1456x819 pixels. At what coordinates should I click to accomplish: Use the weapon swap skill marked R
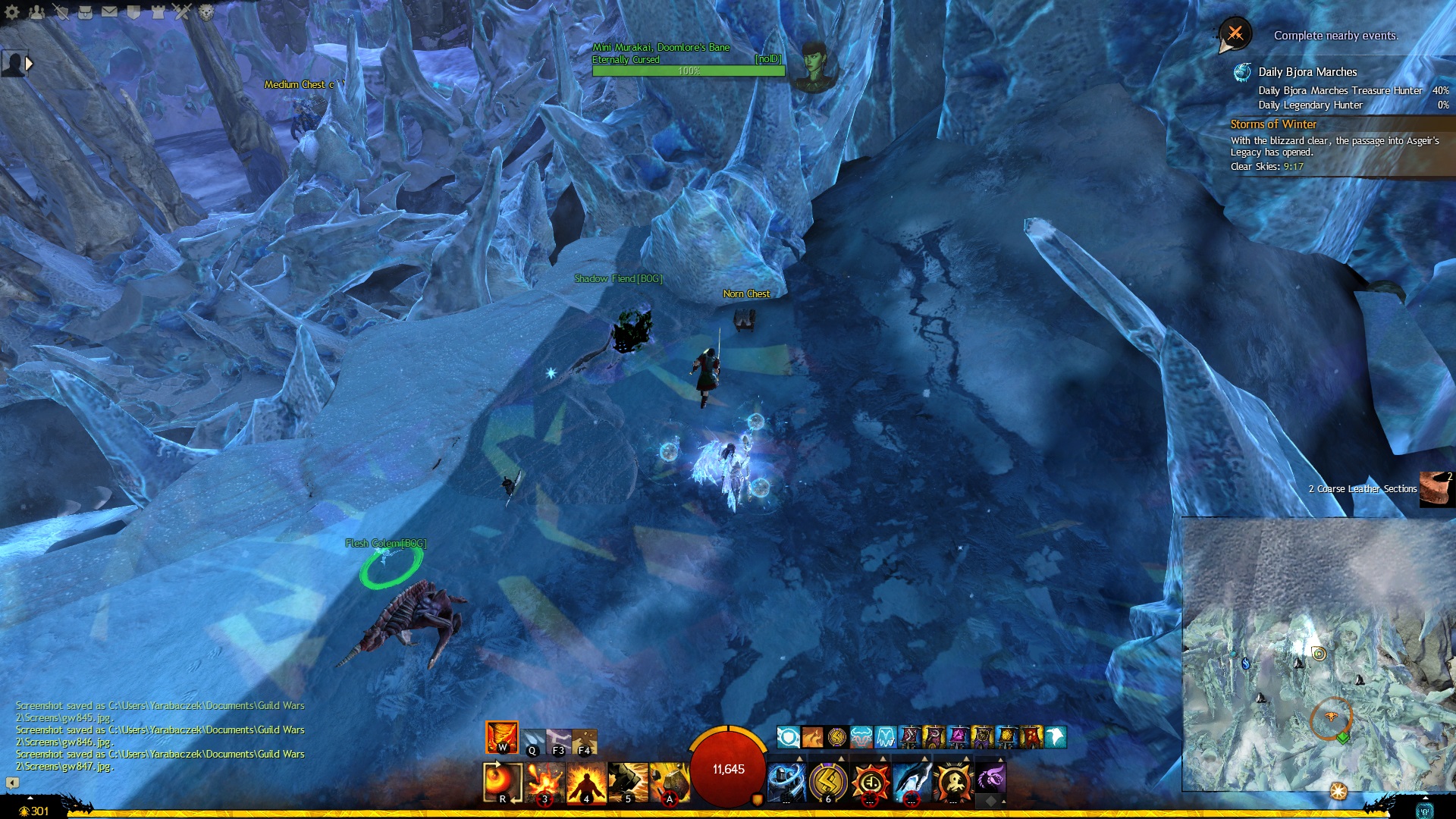[502, 782]
